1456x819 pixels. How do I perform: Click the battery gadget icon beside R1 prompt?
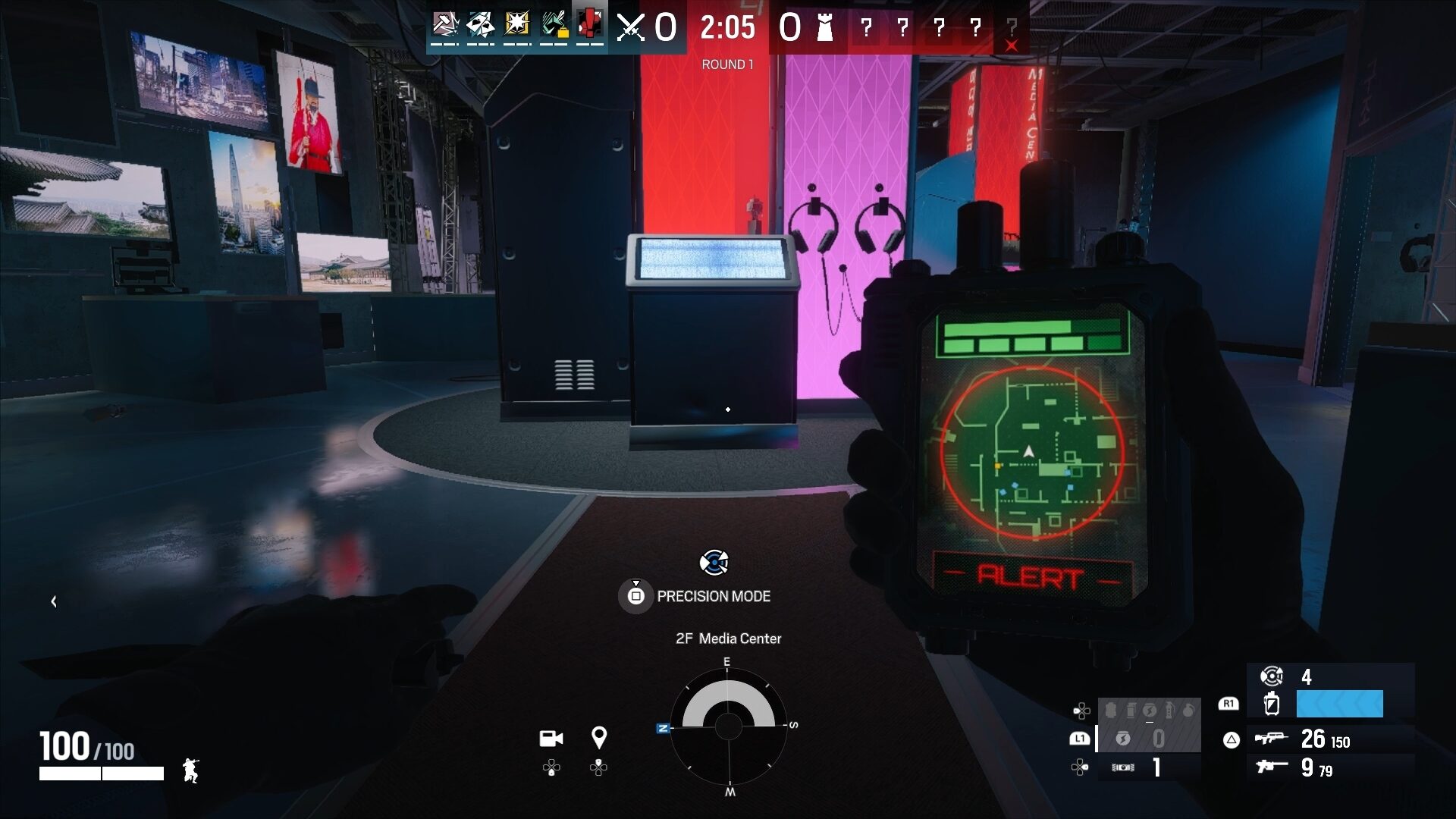[1272, 704]
